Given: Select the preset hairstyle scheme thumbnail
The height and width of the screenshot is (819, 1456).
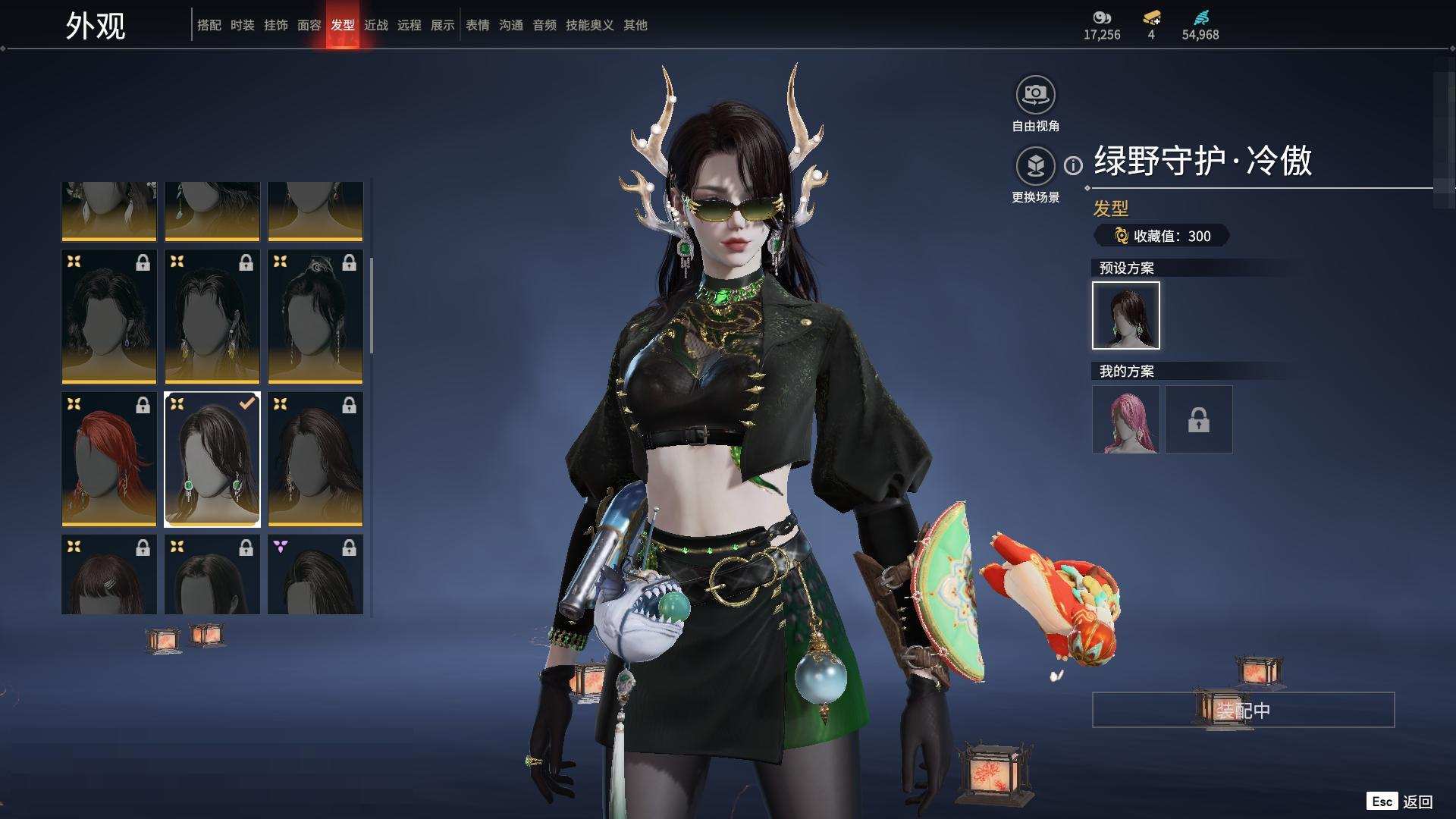Looking at the screenshot, I should 1125,315.
